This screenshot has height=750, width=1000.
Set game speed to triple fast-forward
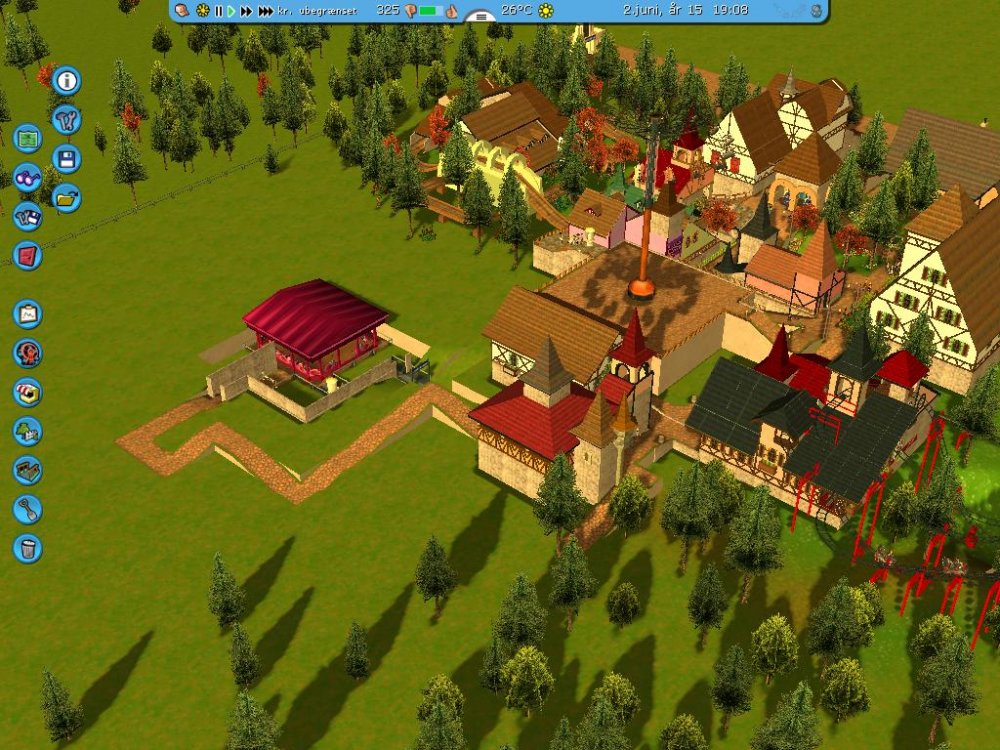pyautogui.click(x=265, y=11)
